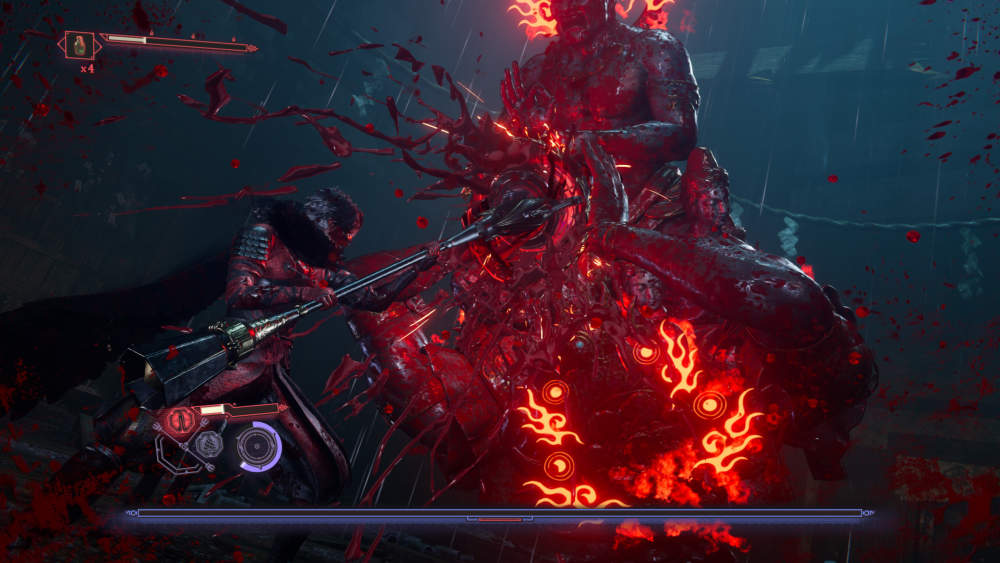The image size is (1000, 563).
Task: Use the healing flask item slot
Action: (80, 44)
